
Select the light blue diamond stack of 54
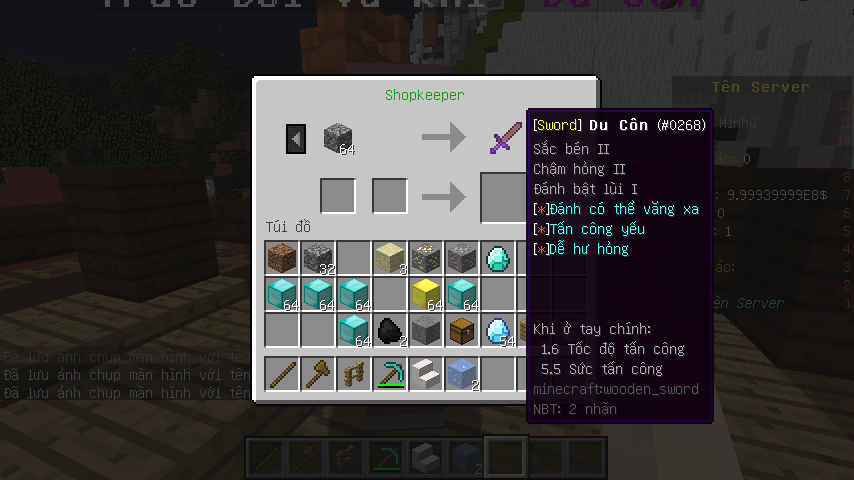(498, 331)
